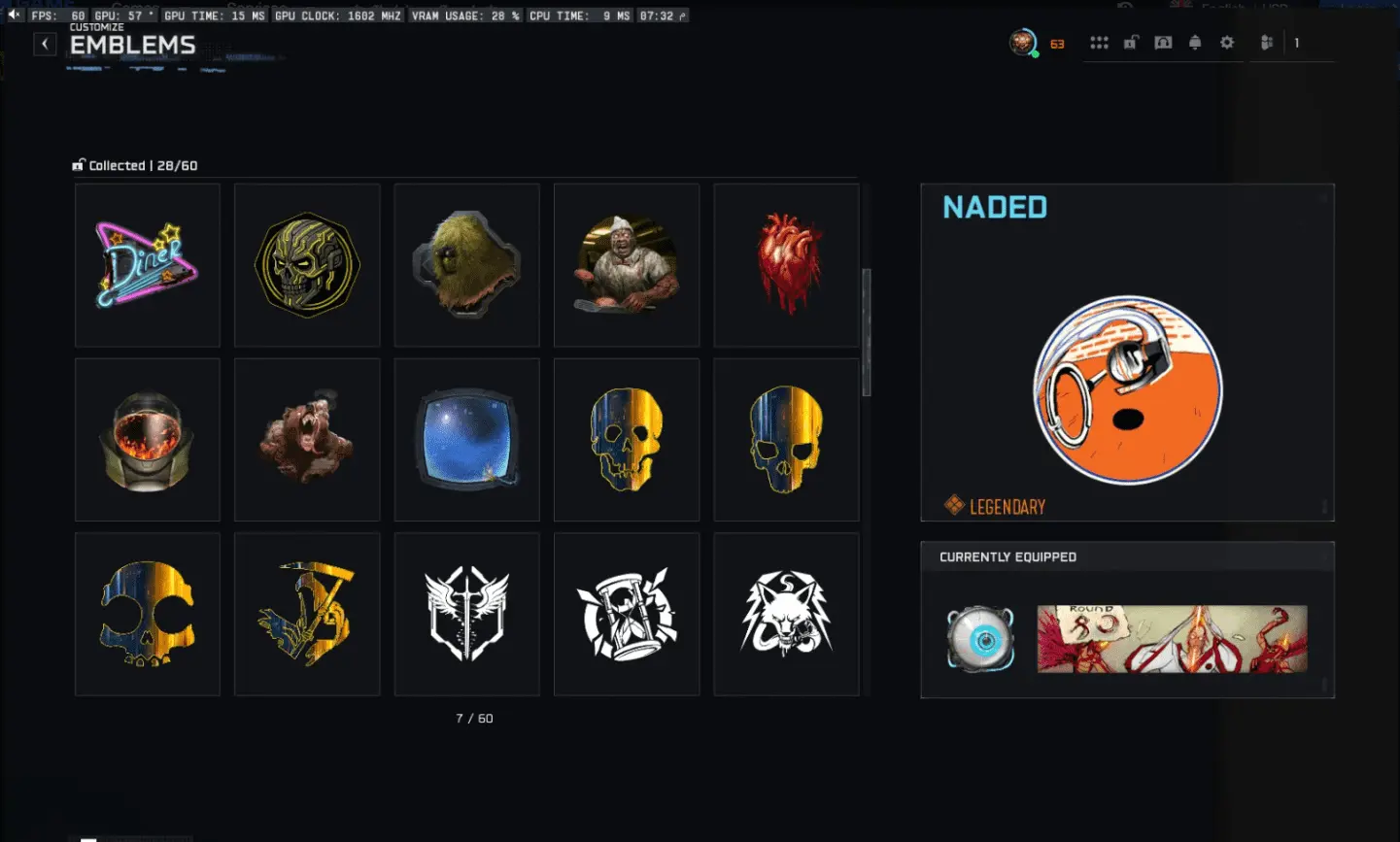1400x842 pixels.
Task: Open the settings gear icon
Action: tap(1227, 43)
